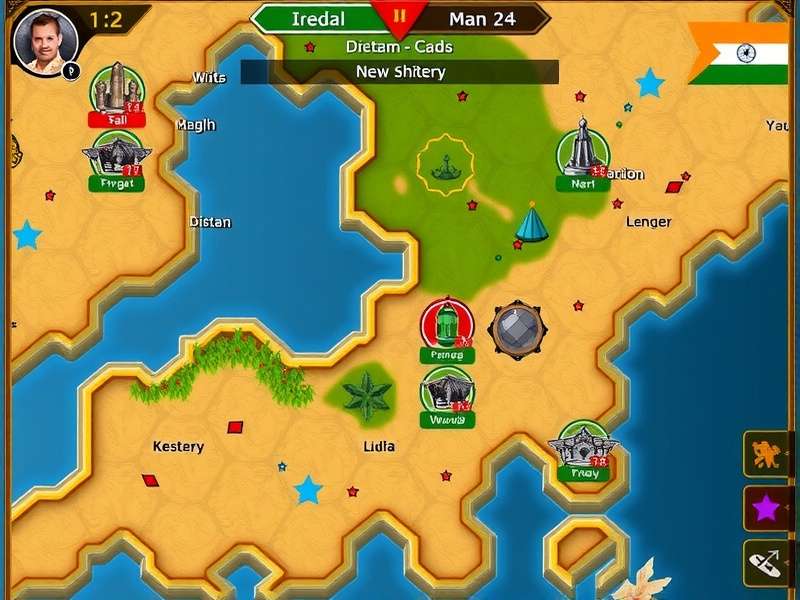Click the Man 24 turn banner

point(482,19)
